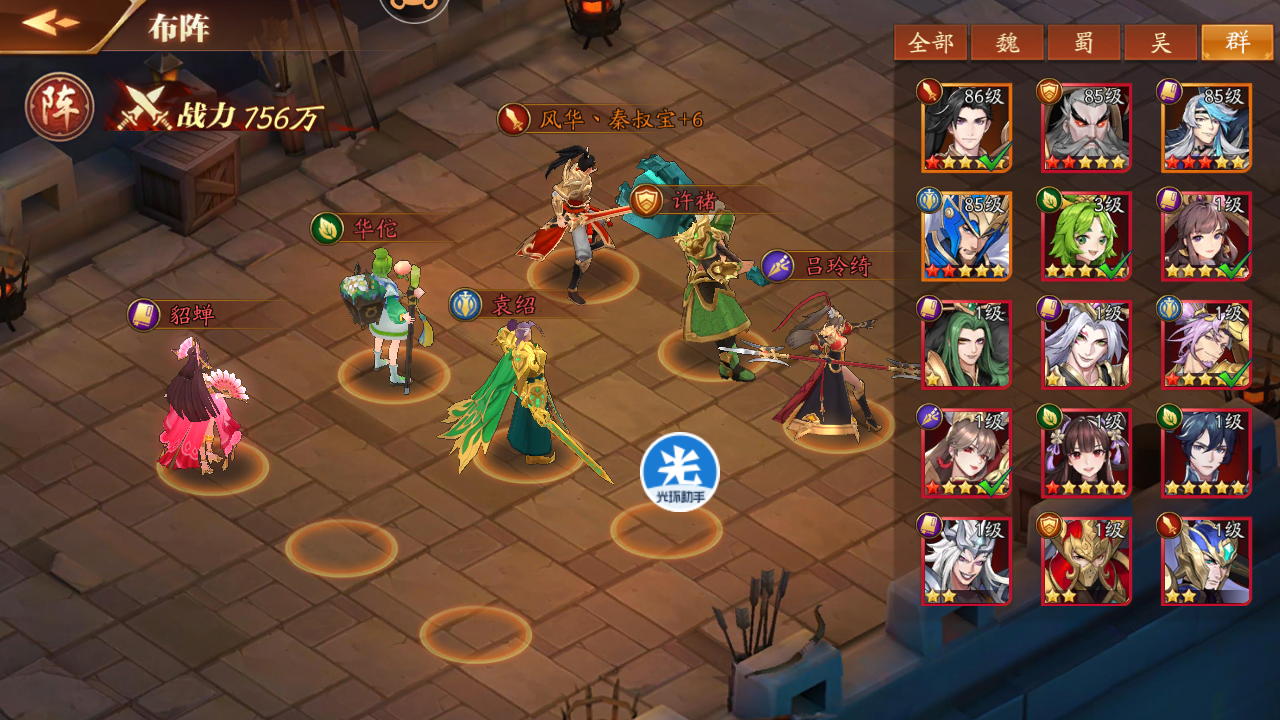1280x720 pixels.
Task: Pick the silver-haired level 85 hero portrait
Action: tap(1206, 128)
